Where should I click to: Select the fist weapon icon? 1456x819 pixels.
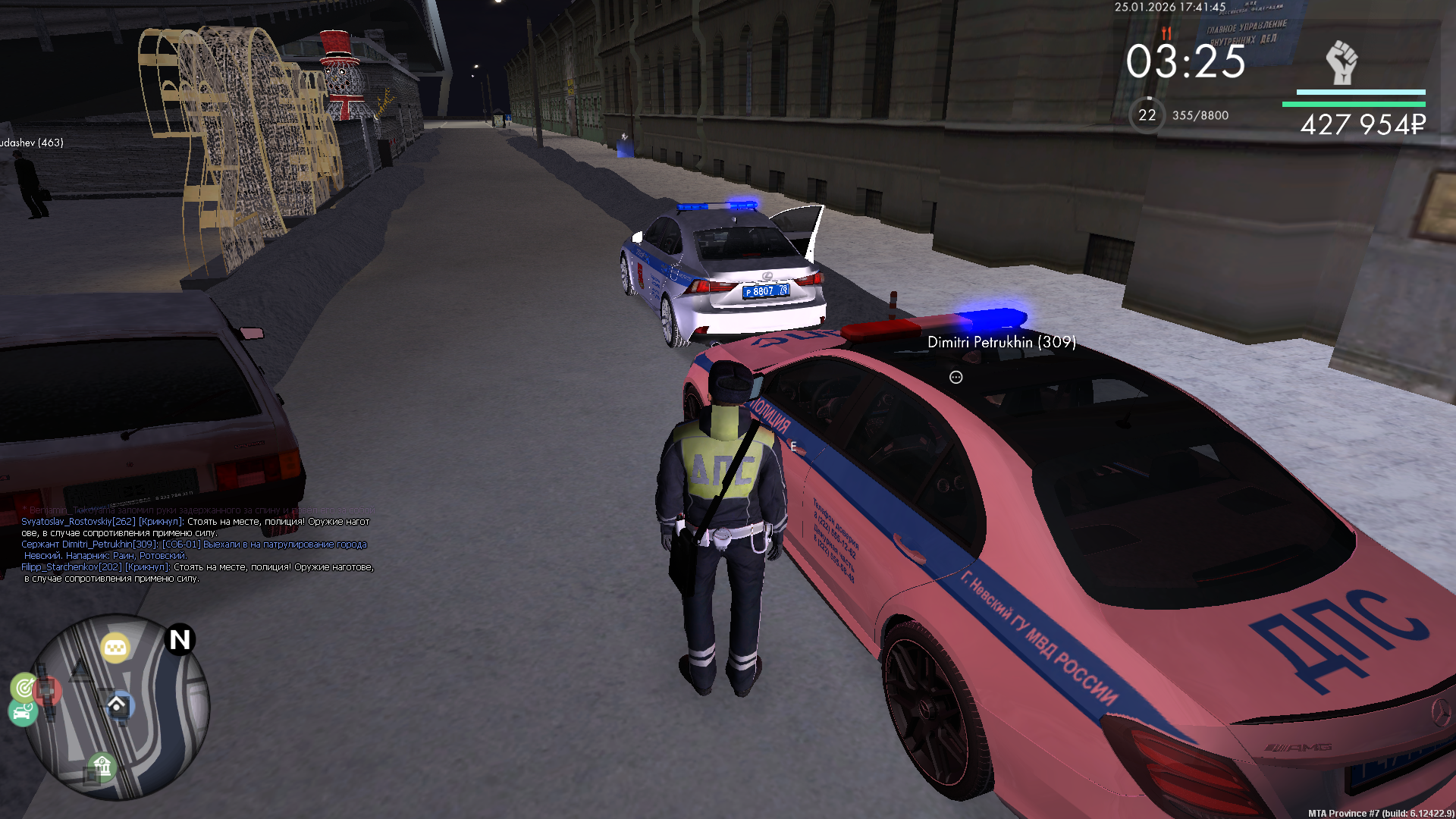pyautogui.click(x=1341, y=62)
